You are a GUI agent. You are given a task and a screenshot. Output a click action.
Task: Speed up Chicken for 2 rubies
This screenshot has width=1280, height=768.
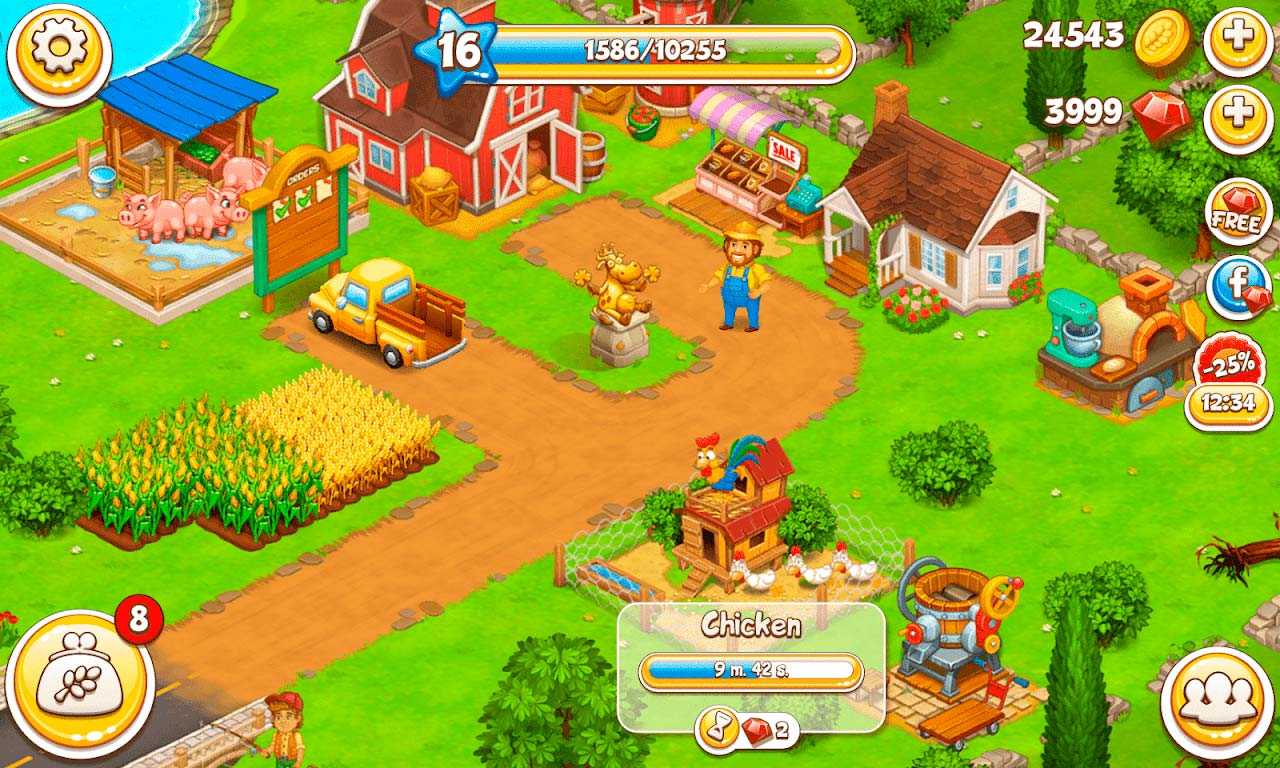click(x=748, y=732)
